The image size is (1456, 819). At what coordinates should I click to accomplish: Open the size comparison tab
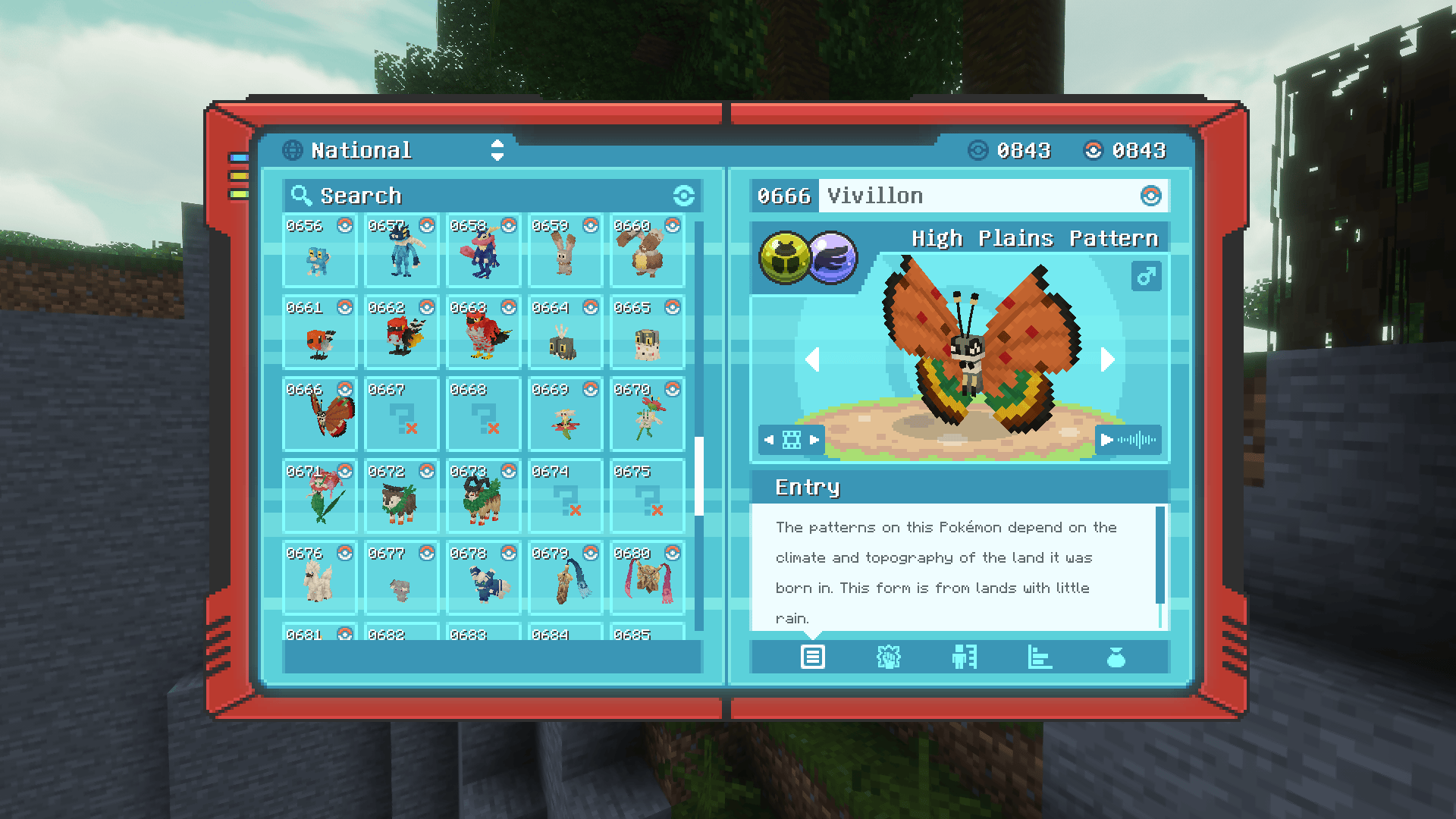tap(964, 657)
